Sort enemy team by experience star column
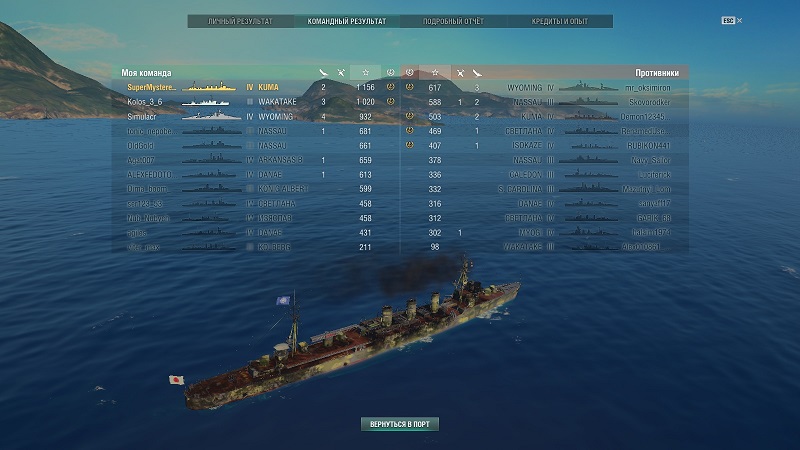The width and height of the screenshot is (800, 450). pos(435,73)
